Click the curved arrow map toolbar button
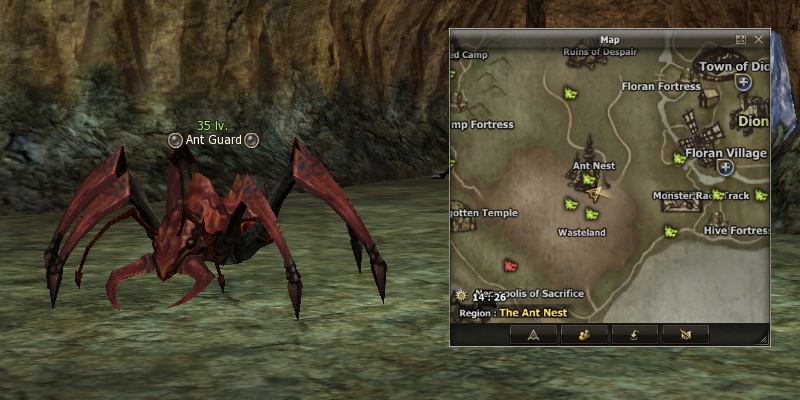This screenshot has height=400, width=800. (634, 334)
